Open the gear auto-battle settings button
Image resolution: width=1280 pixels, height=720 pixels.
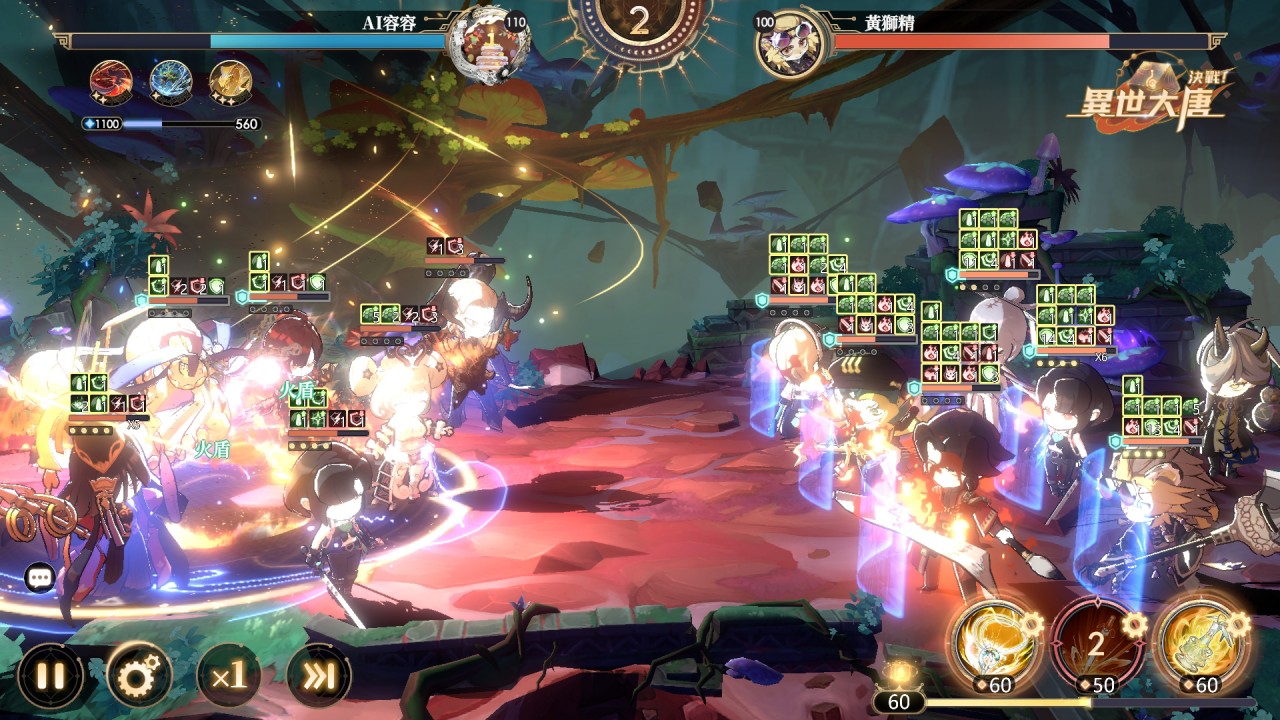139,677
